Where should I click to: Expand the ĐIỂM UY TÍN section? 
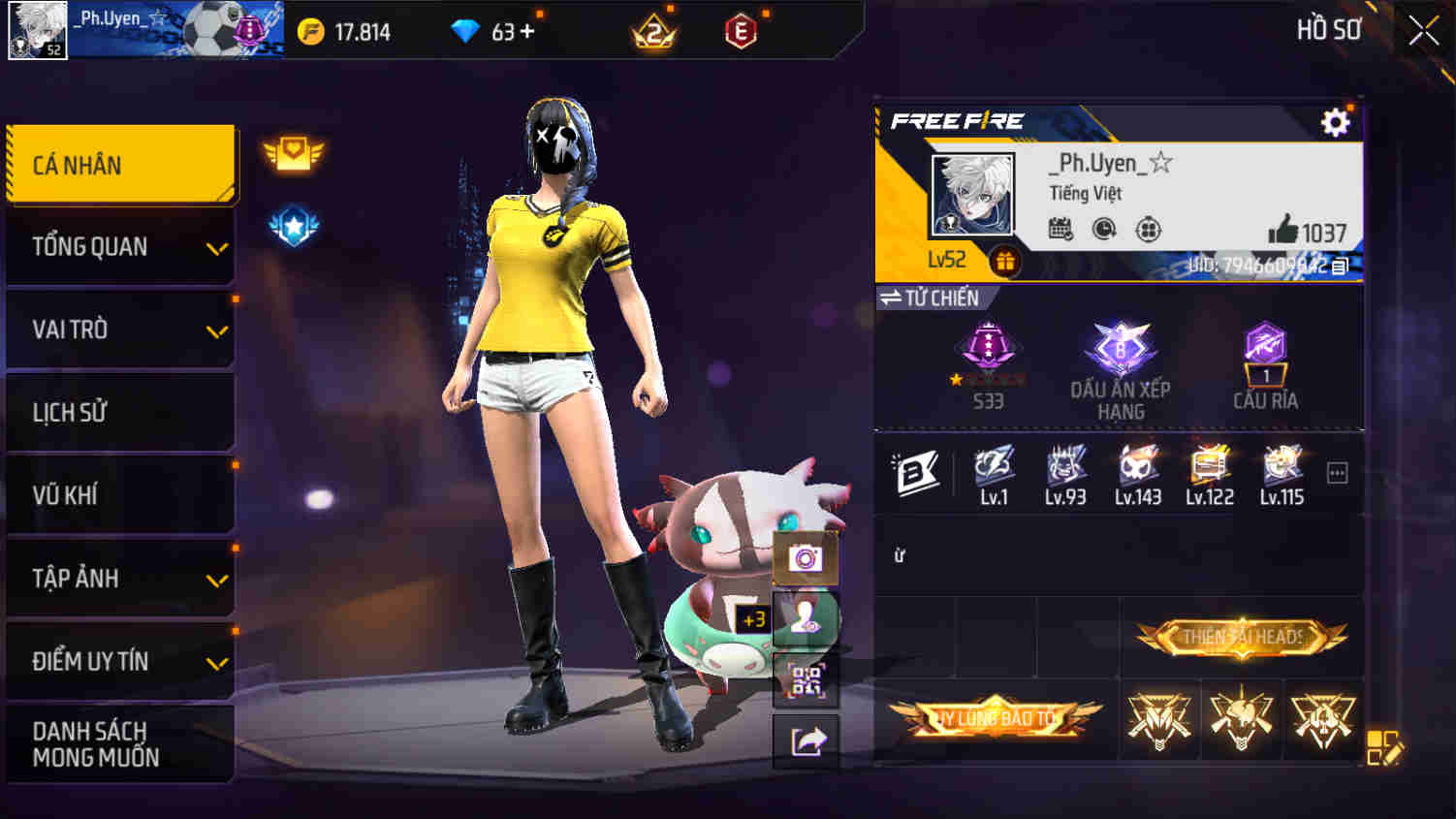coord(118,661)
